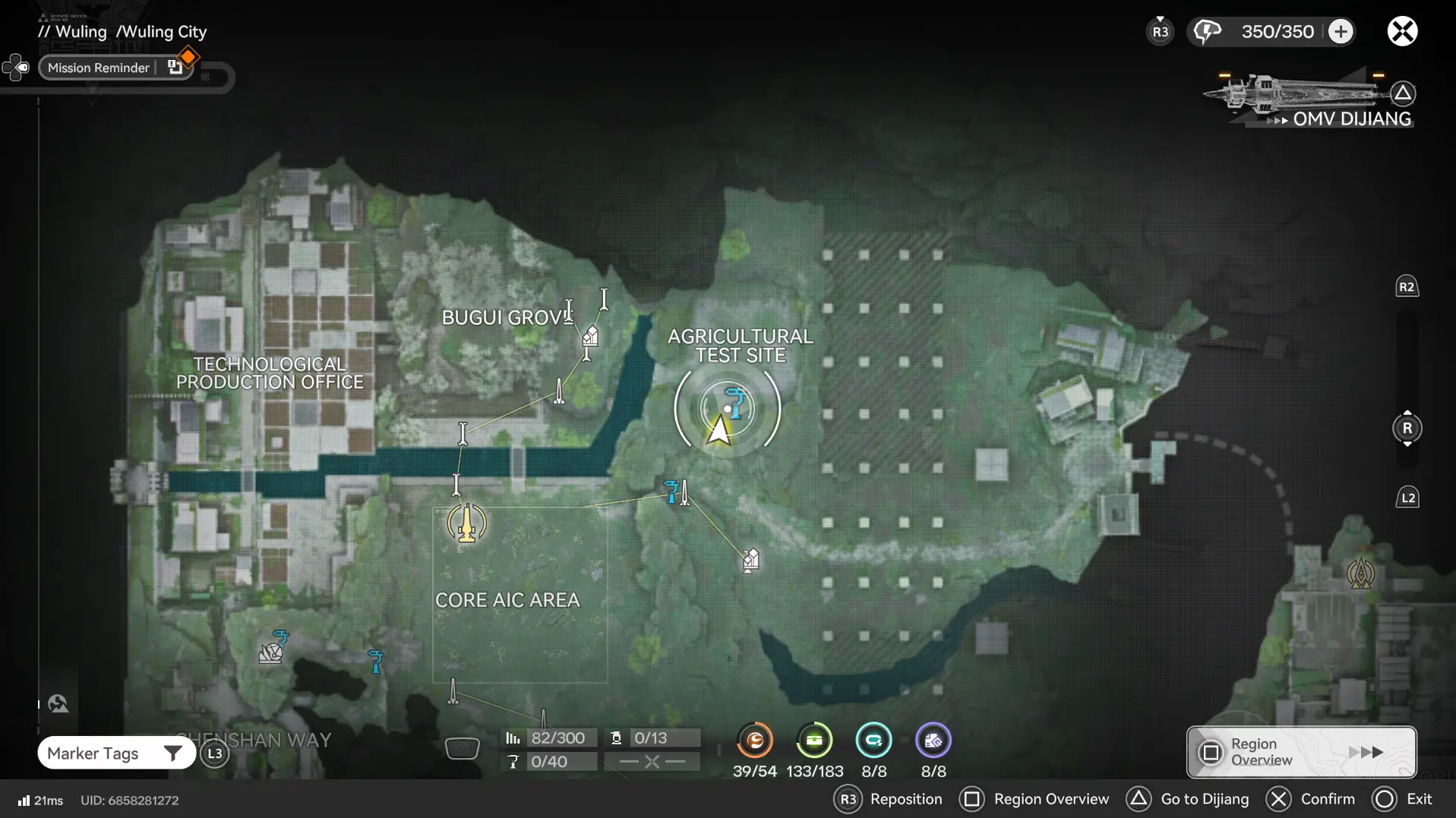Open the Marker Tags filter
The image size is (1456, 818).
115,753
